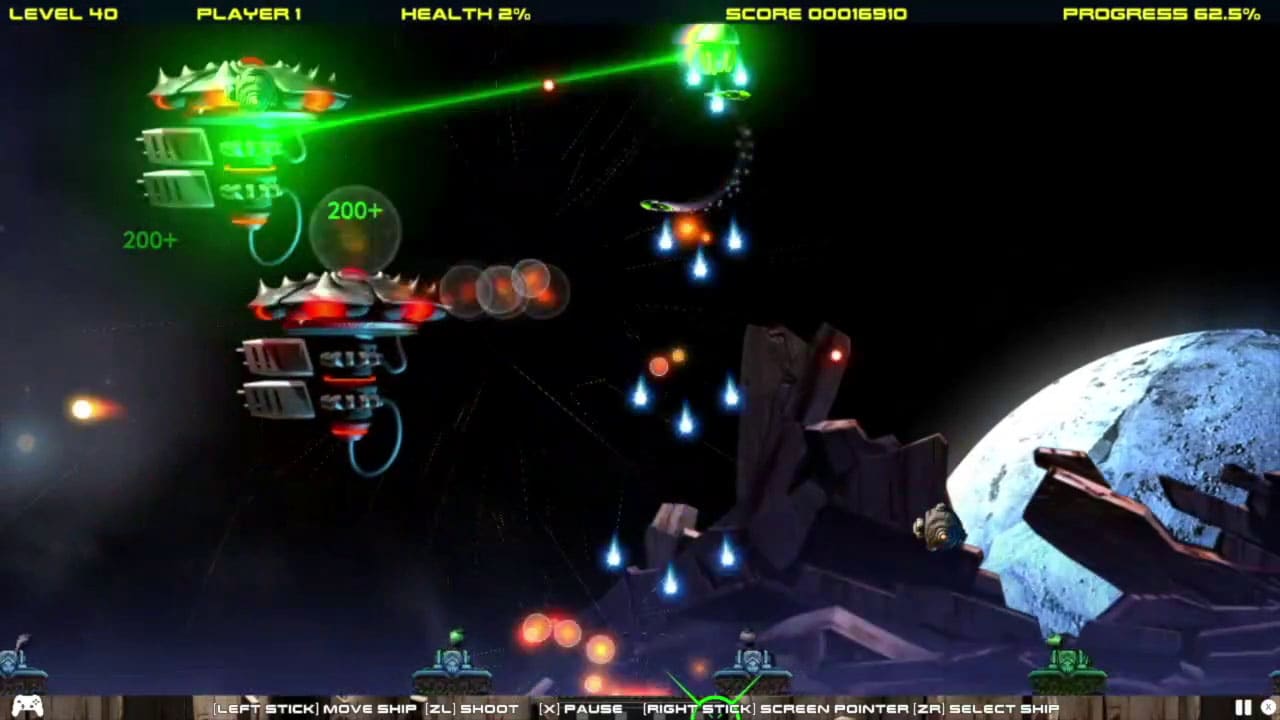Image resolution: width=1280 pixels, height=720 pixels.
Task: Click the PLAYER 1 label
Action: point(248,14)
